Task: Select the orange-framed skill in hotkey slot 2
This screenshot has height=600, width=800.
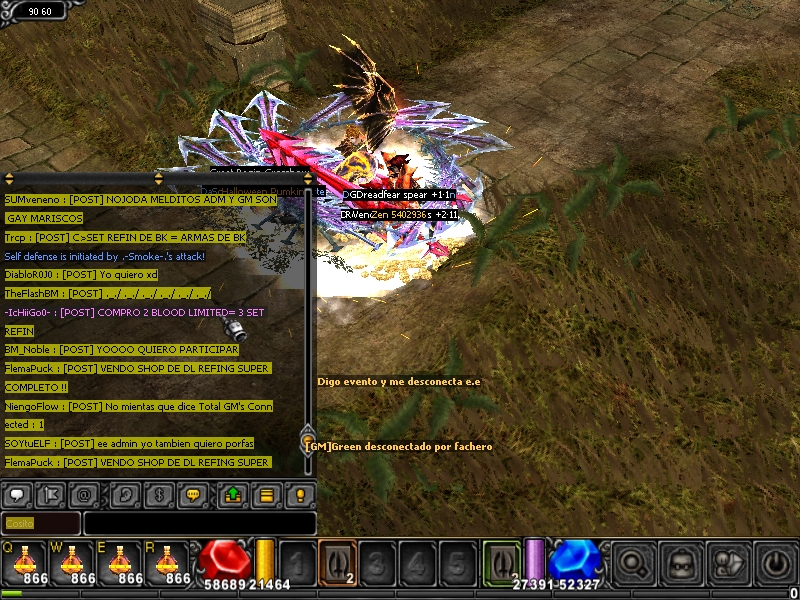Action: pyautogui.click(x=337, y=562)
